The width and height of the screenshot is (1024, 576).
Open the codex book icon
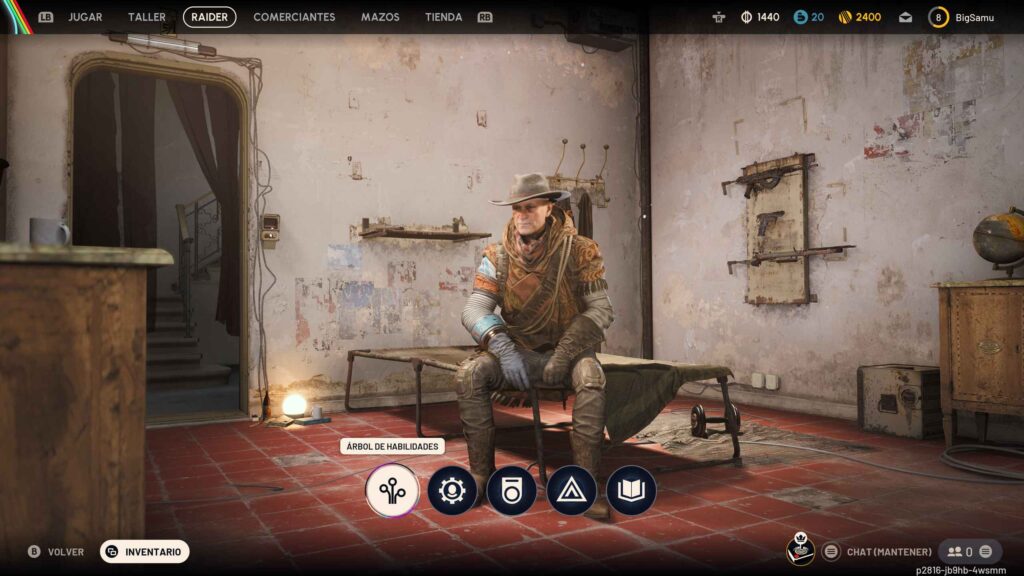coord(631,490)
